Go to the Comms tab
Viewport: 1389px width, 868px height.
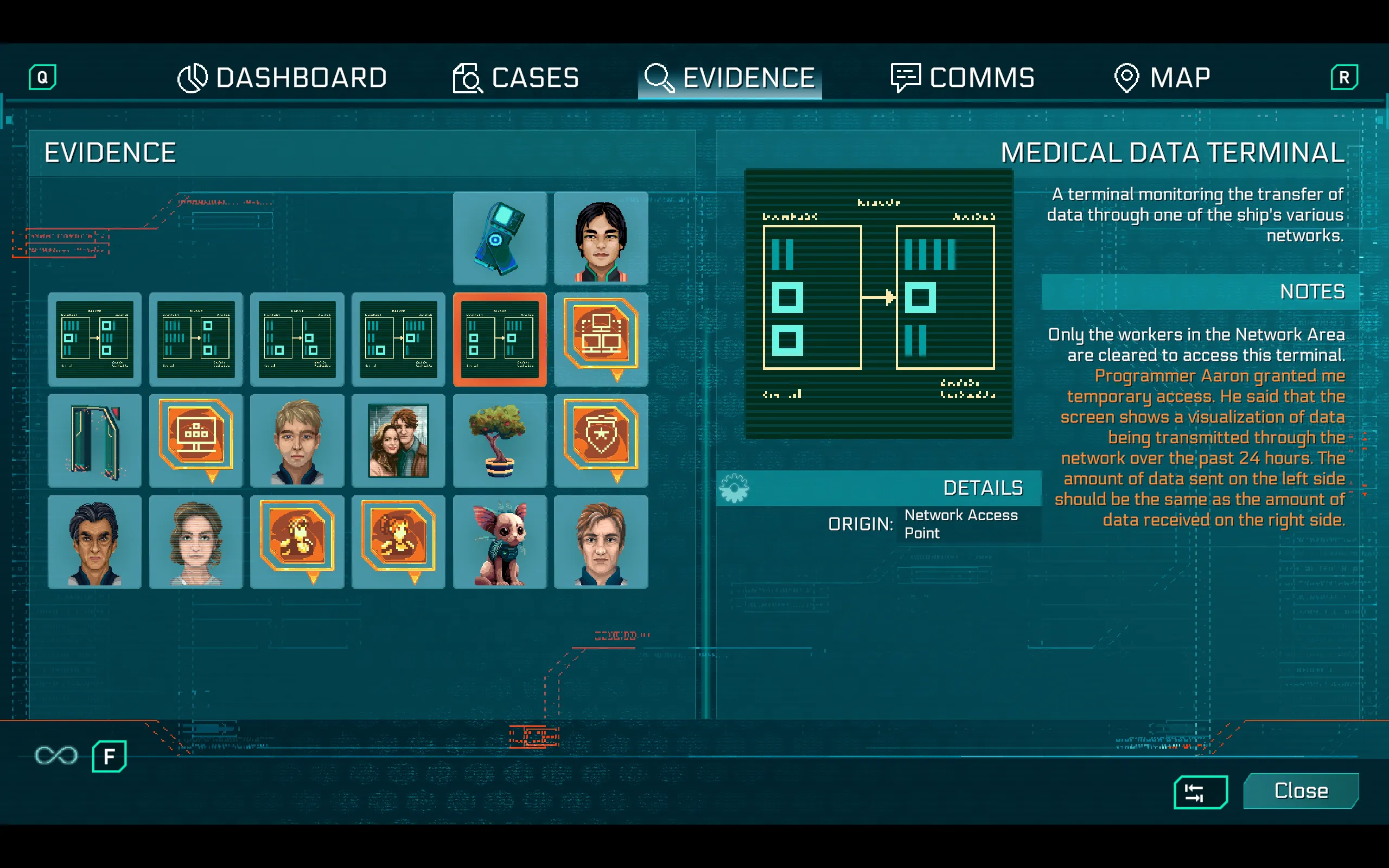tap(963, 78)
